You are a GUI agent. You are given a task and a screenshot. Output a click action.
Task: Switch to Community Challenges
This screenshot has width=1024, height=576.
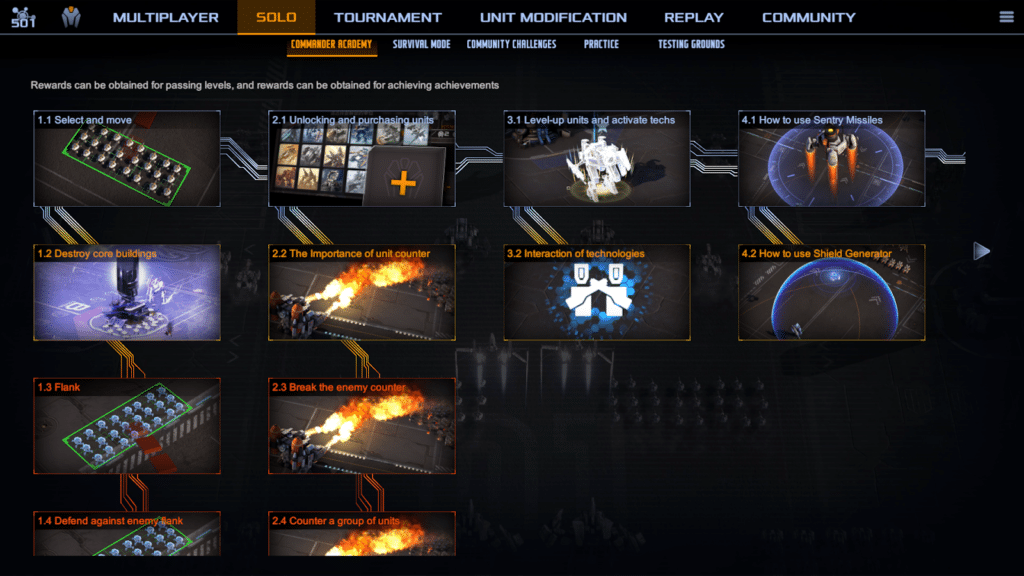(511, 44)
